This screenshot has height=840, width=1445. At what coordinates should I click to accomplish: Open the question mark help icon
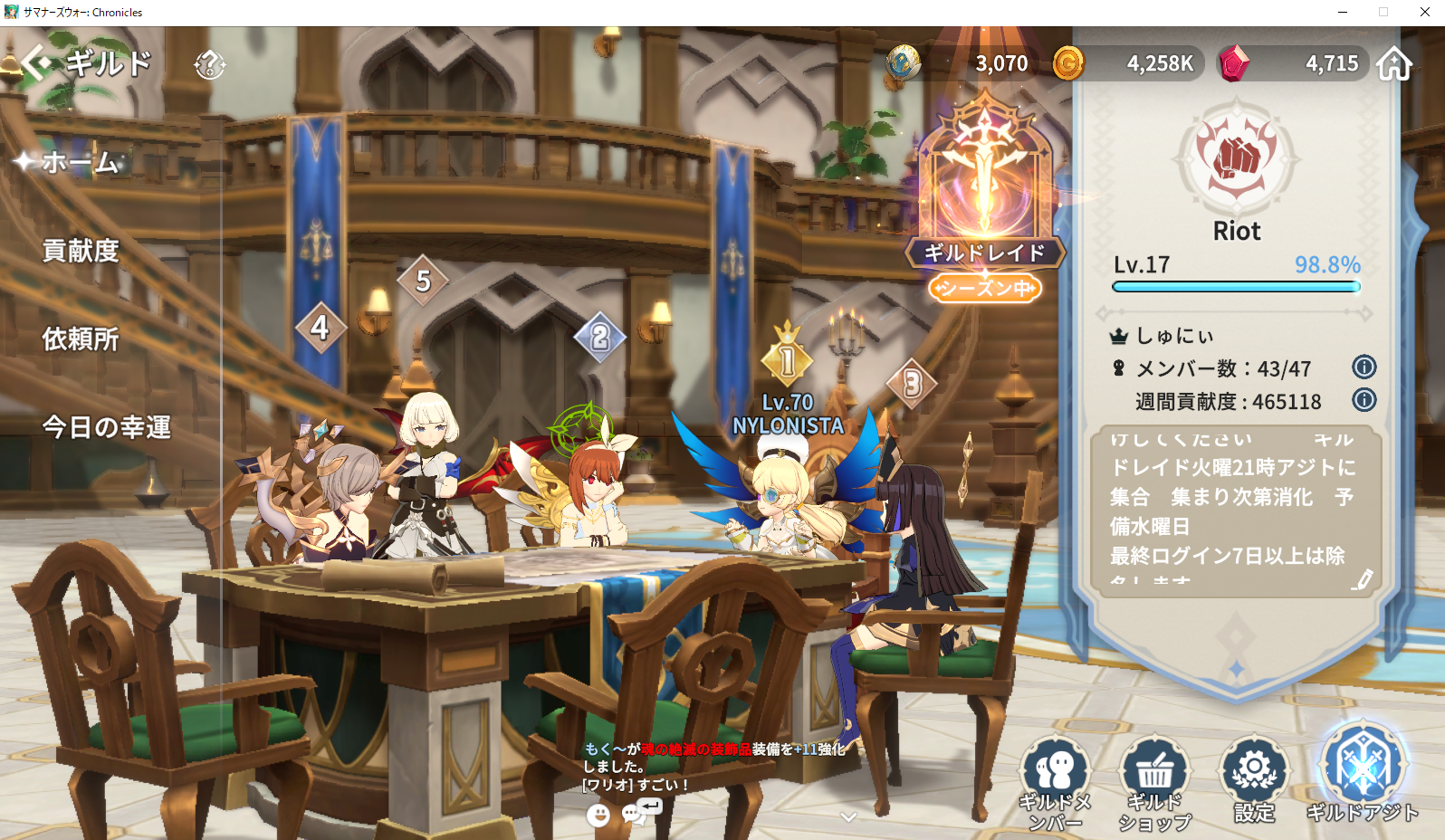pyautogui.click(x=209, y=64)
